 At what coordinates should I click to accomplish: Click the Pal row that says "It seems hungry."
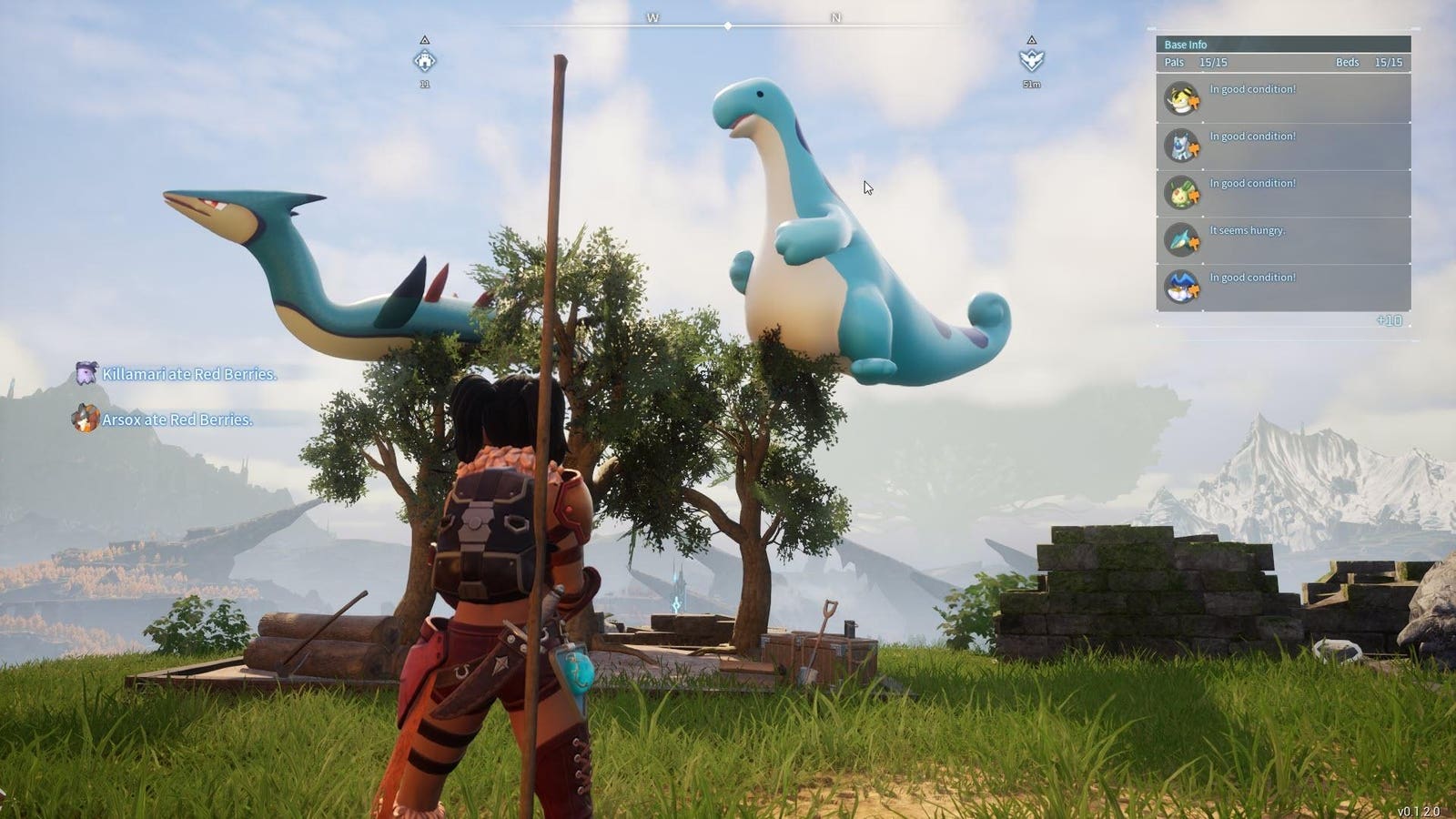click(1283, 240)
